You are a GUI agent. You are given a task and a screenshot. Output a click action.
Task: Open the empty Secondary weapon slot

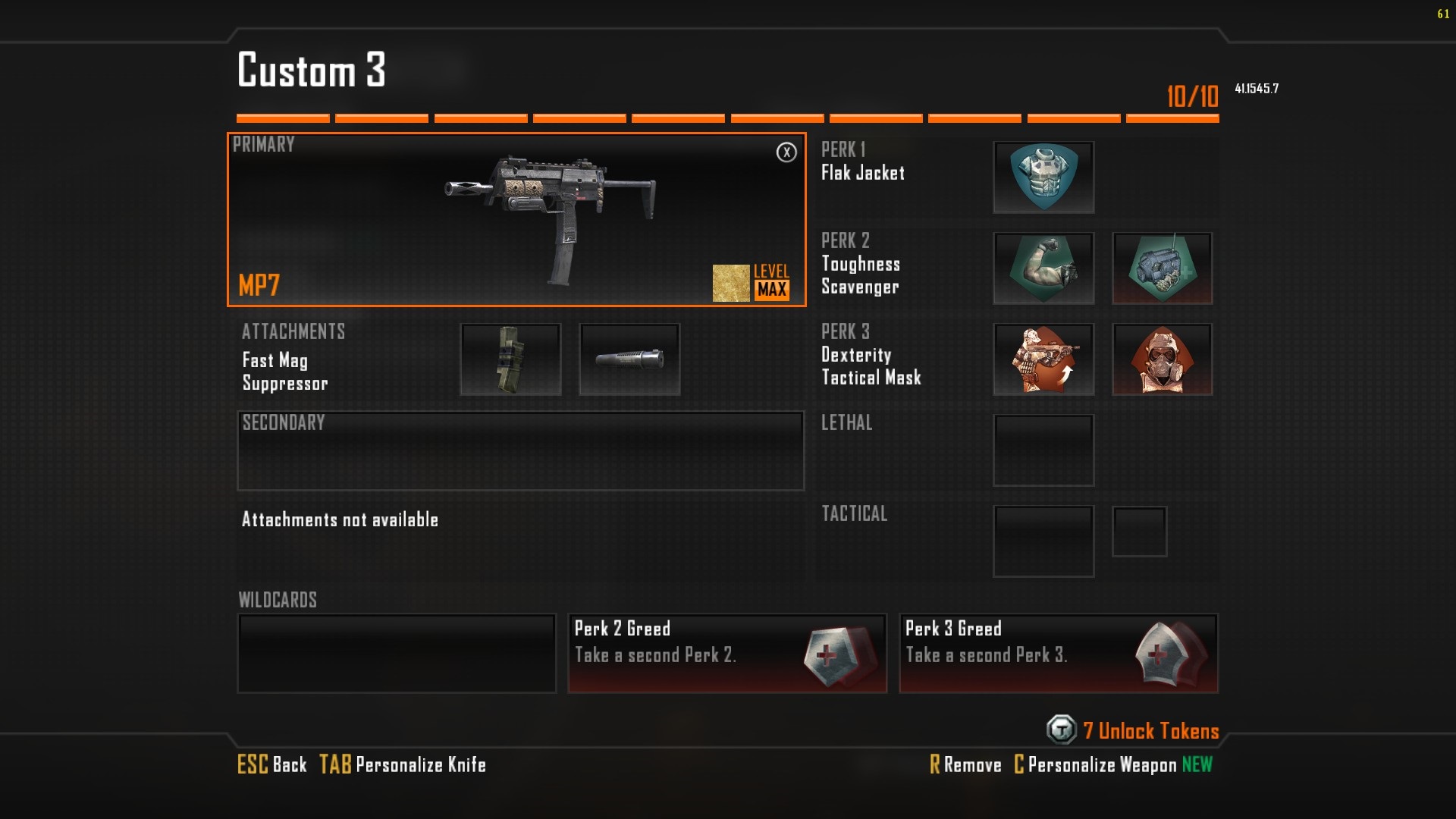point(520,451)
